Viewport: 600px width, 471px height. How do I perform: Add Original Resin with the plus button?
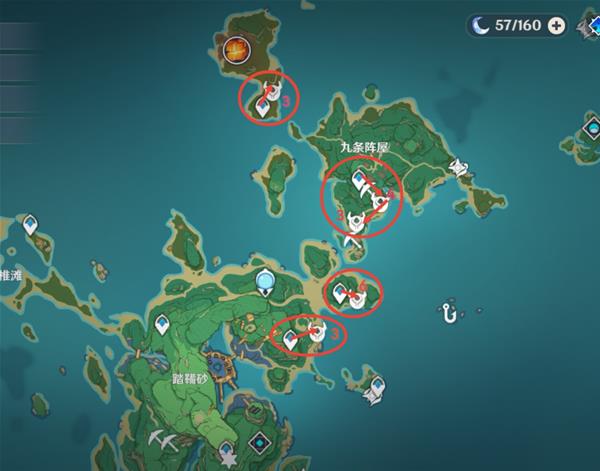[556, 26]
